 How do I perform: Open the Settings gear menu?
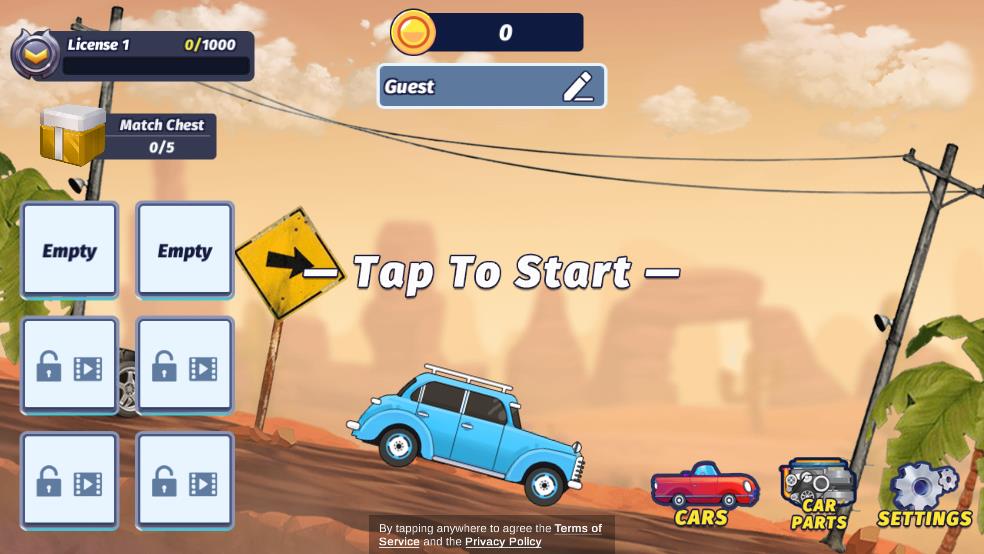click(x=924, y=494)
